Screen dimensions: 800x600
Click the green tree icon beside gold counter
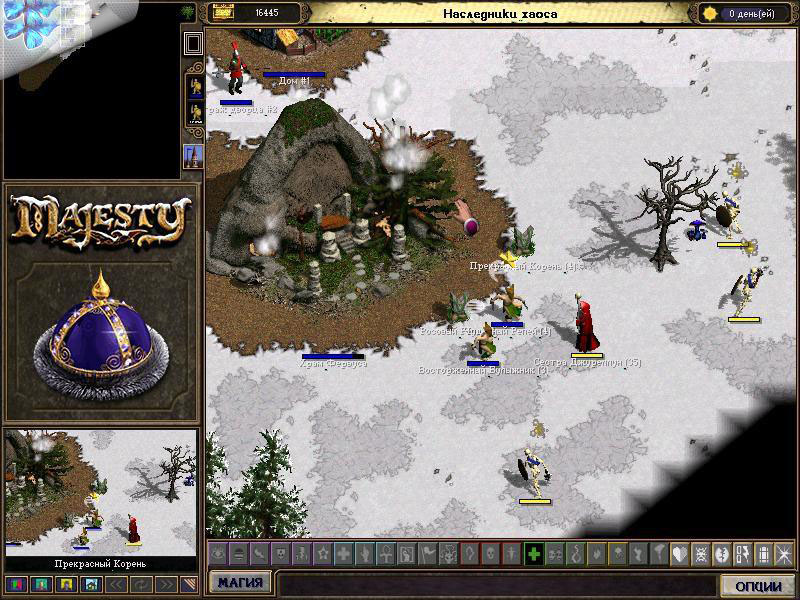click(x=188, y=12)
